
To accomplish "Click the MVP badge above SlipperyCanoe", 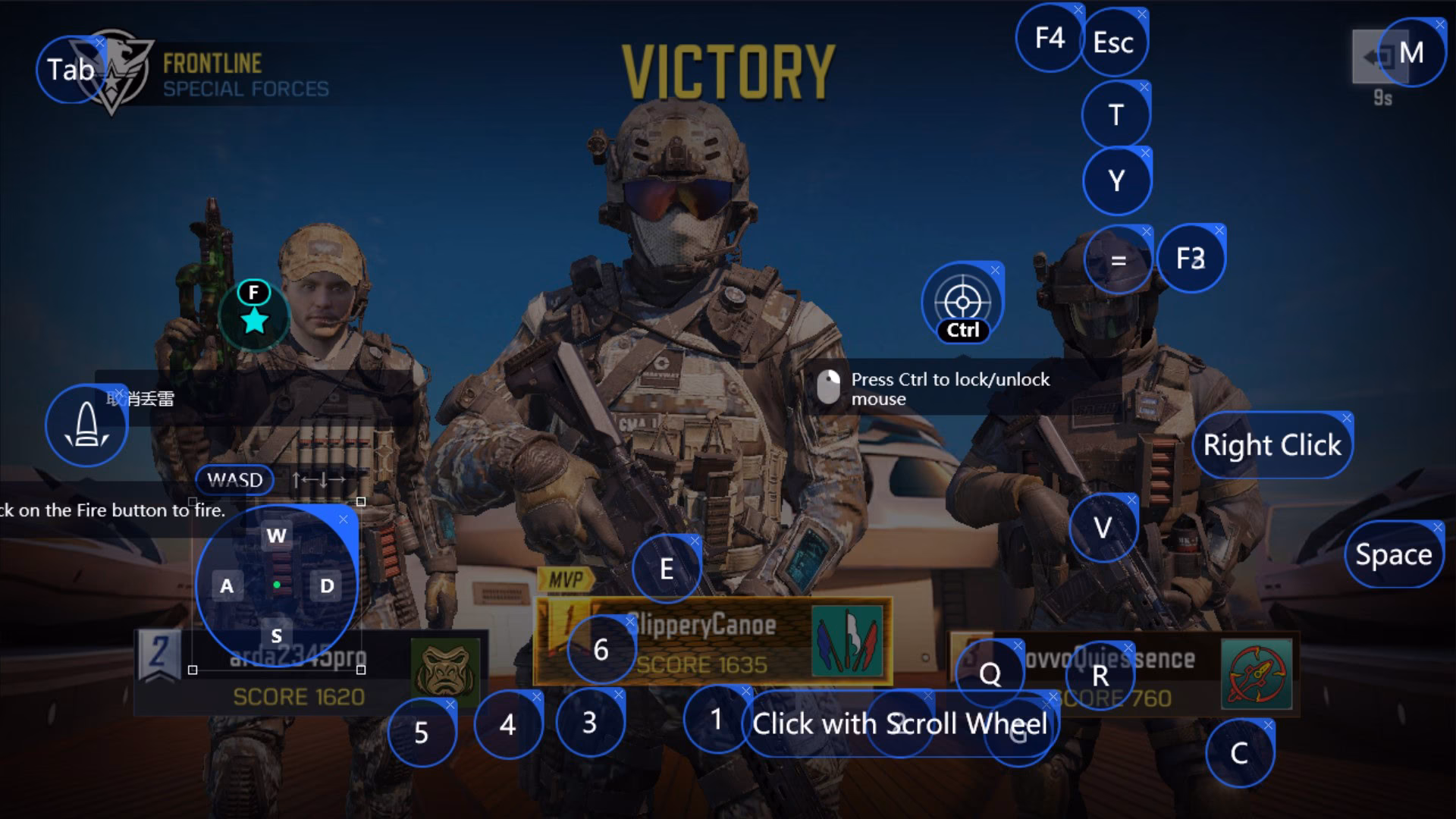I will [x=567, y=579].
